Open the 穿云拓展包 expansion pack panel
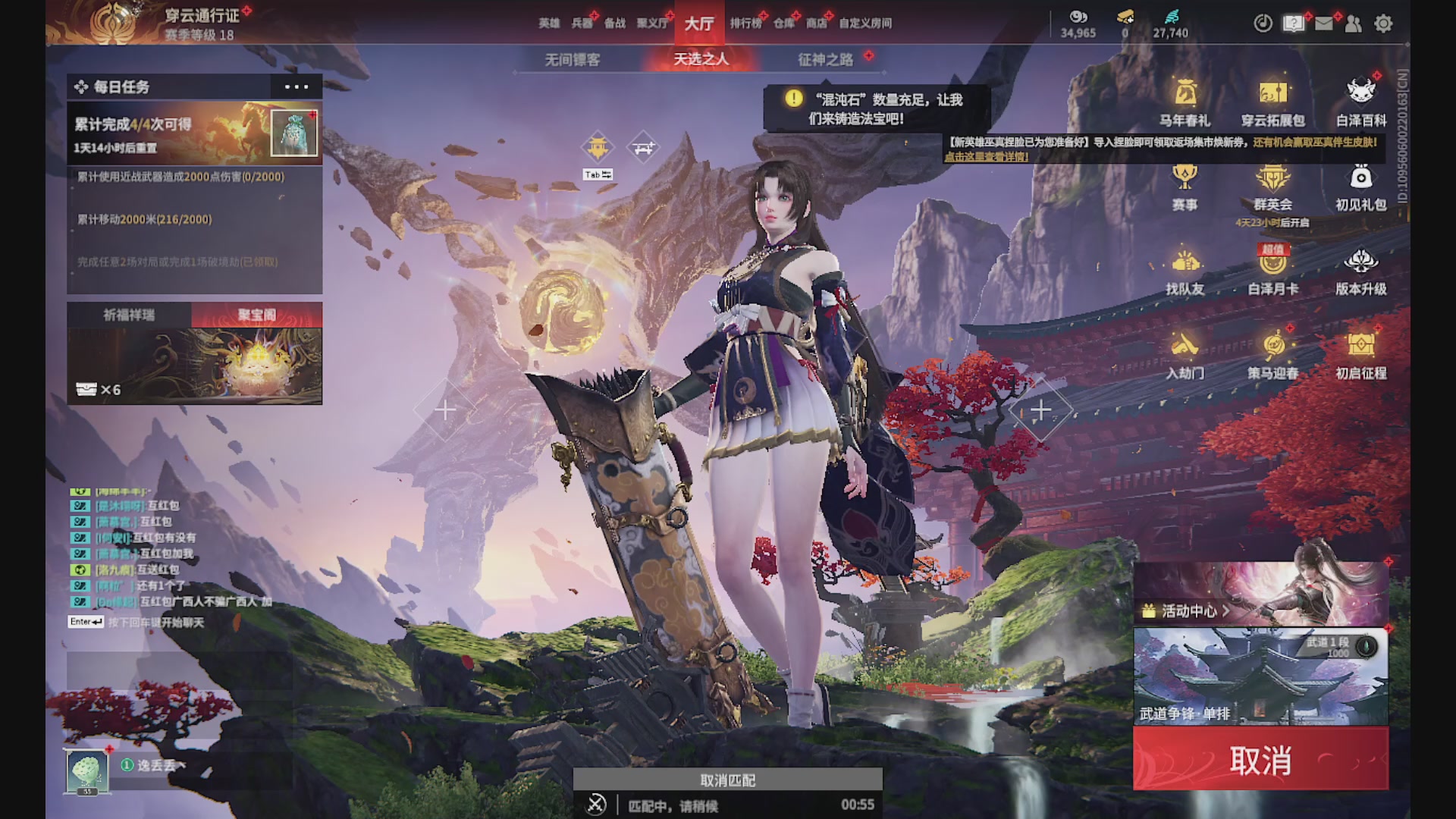Viewport: 1456px width, 819px height. tap(1274, 102)
